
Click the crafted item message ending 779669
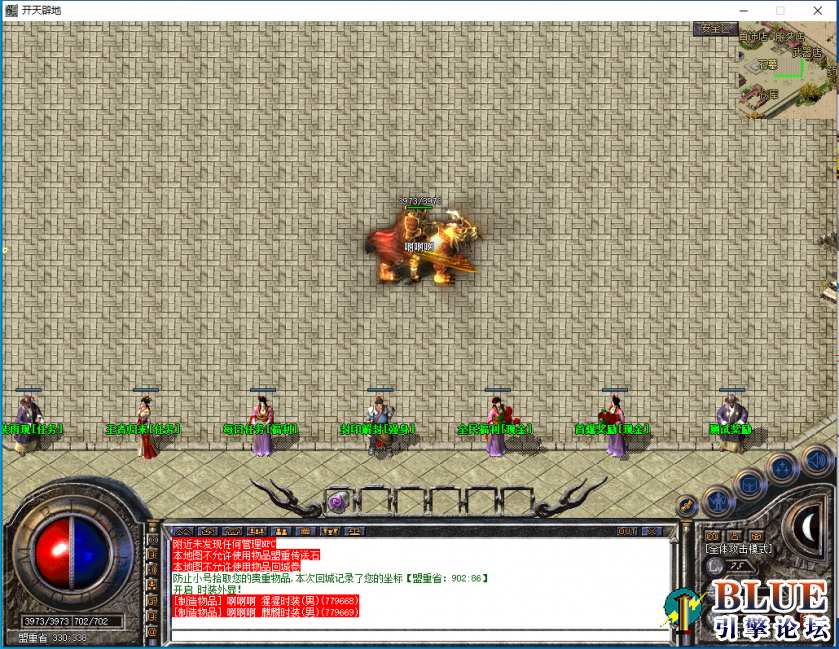click(266, 611)
